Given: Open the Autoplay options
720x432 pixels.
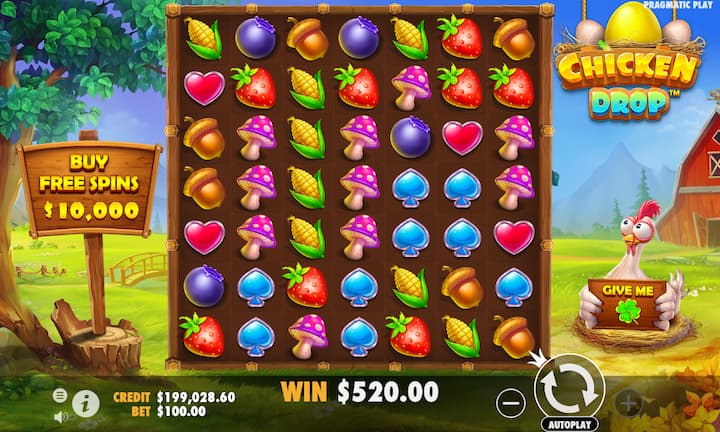Looking at the screenshot, I should coord(570,423).
